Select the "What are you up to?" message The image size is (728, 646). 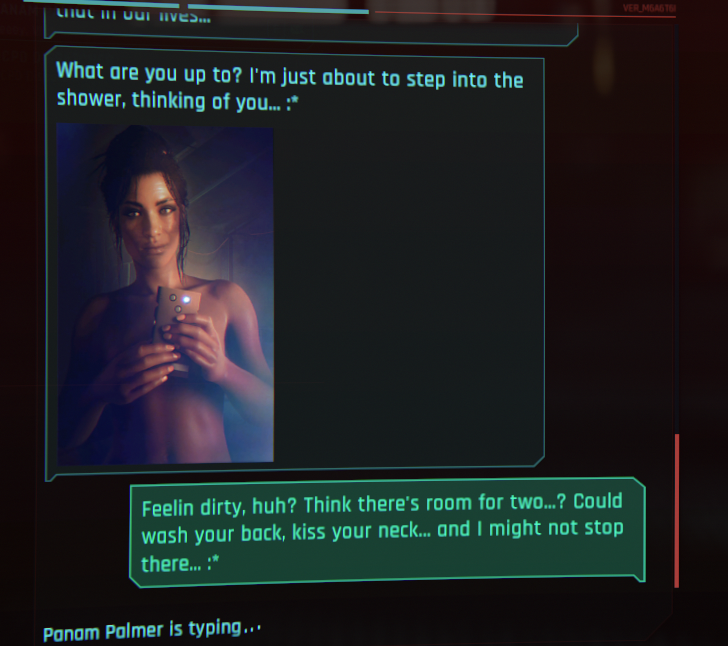289,88
